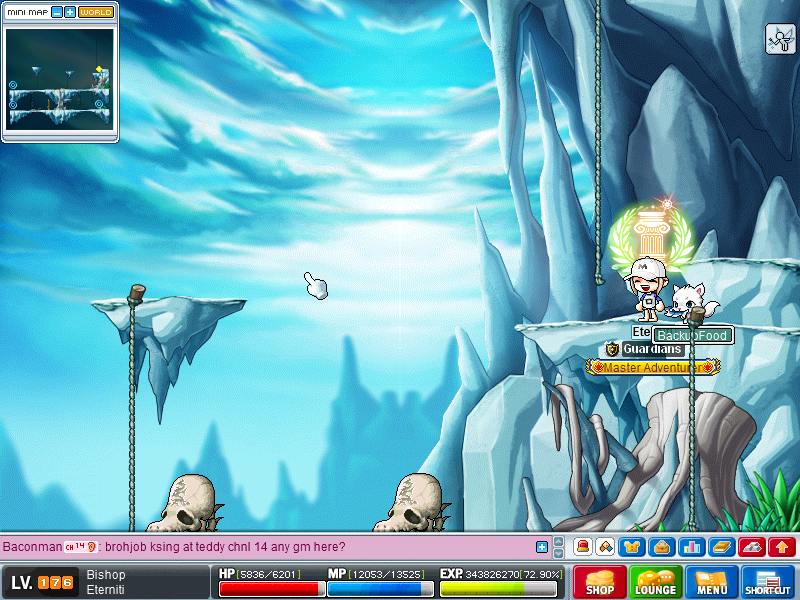Viewport: 800px width, 600px height.
Task: Show the Shortcut key panel
Action: 768,582
